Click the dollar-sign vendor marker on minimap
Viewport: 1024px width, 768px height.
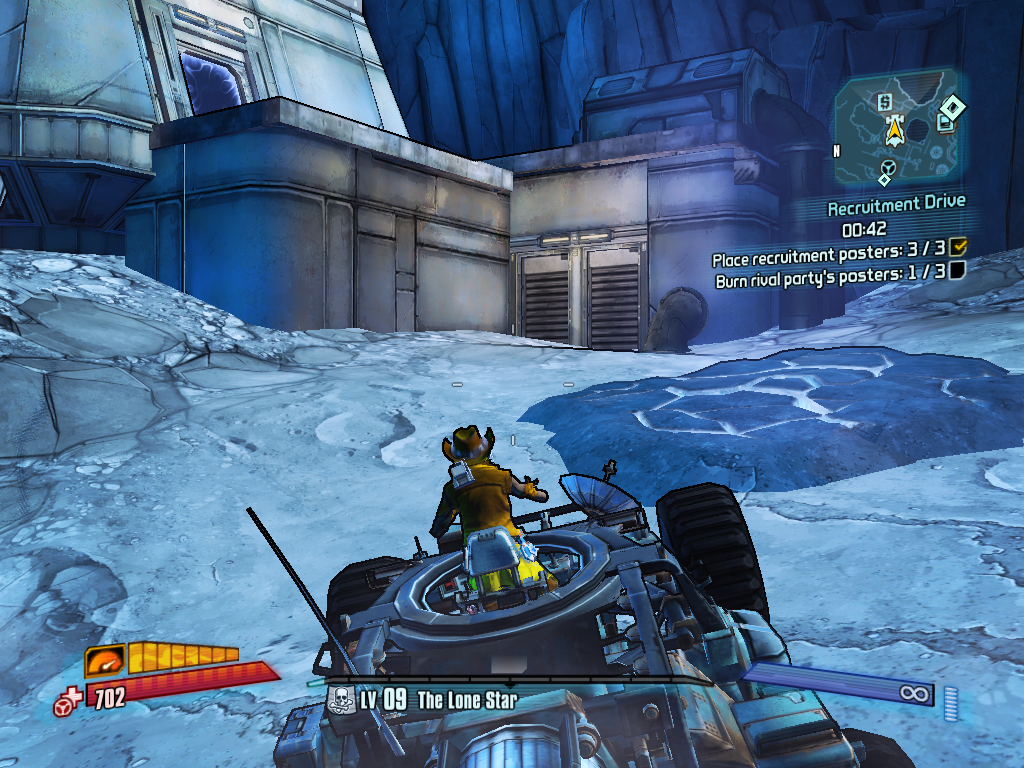(x=884, y=102)
